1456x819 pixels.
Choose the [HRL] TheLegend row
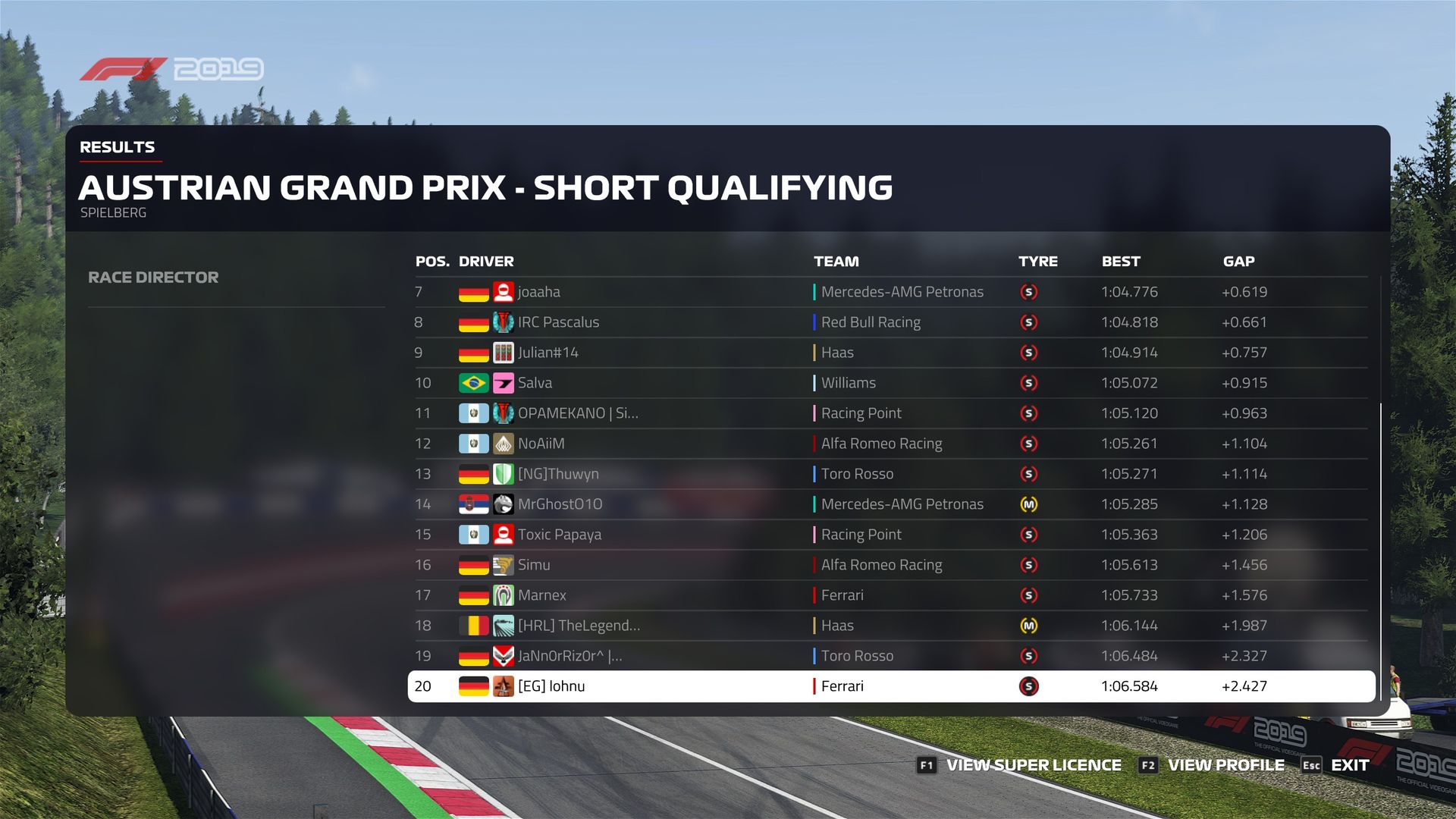[579, 626]
